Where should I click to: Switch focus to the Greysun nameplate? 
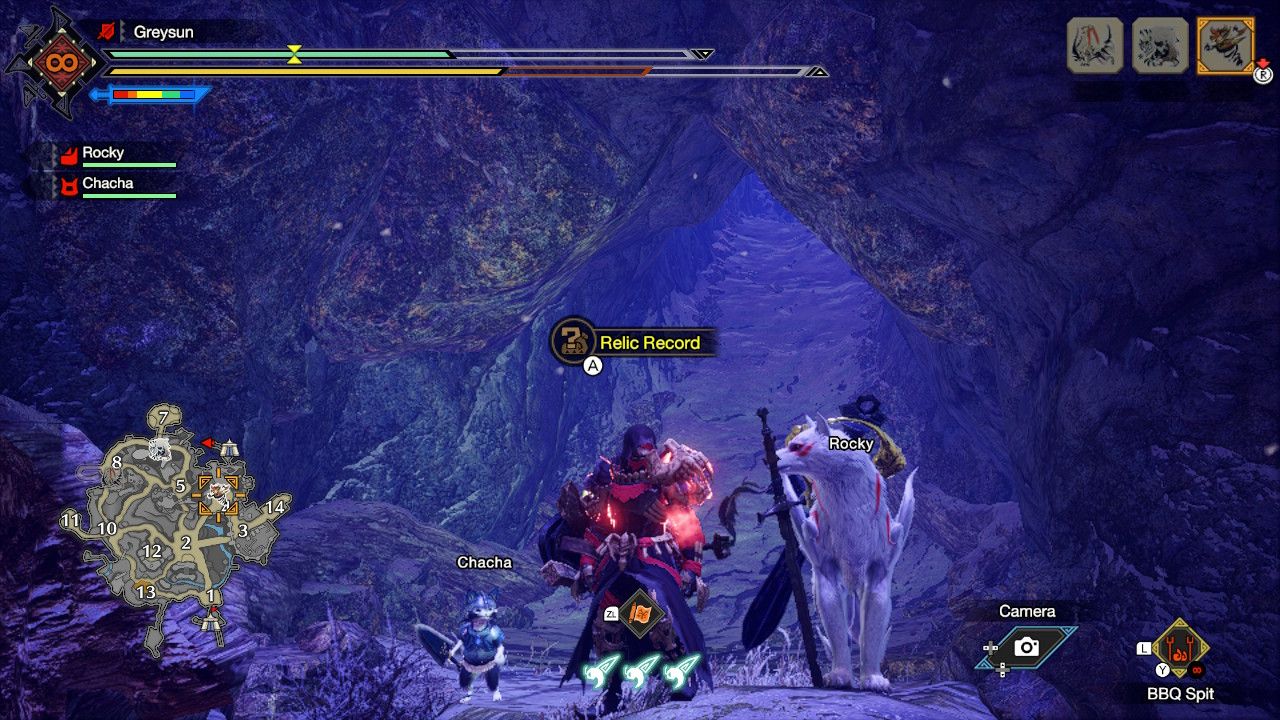(x=163, y=31)
